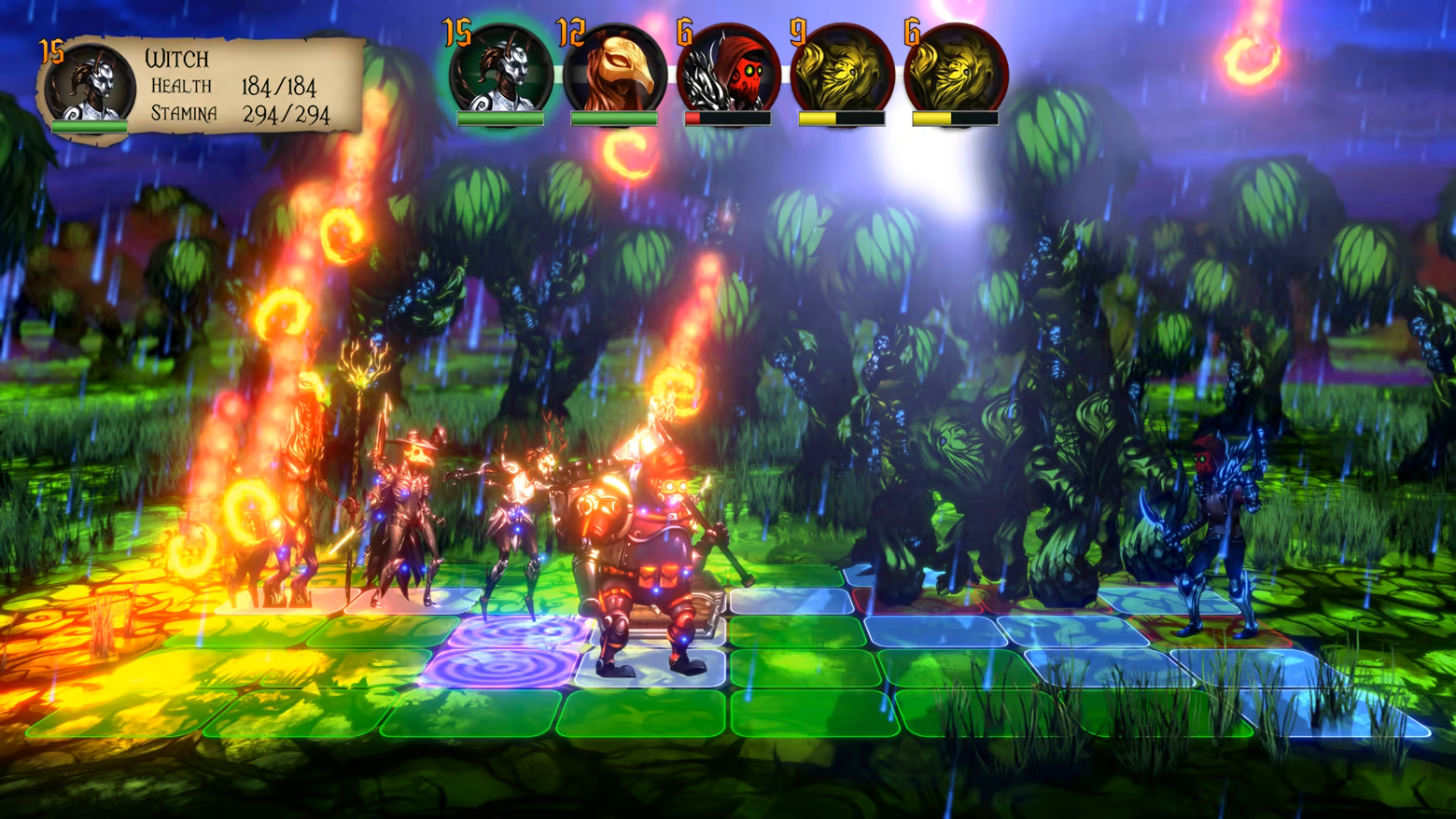
Task: Click the Witch's green health bar
Action: pos(91,124)
